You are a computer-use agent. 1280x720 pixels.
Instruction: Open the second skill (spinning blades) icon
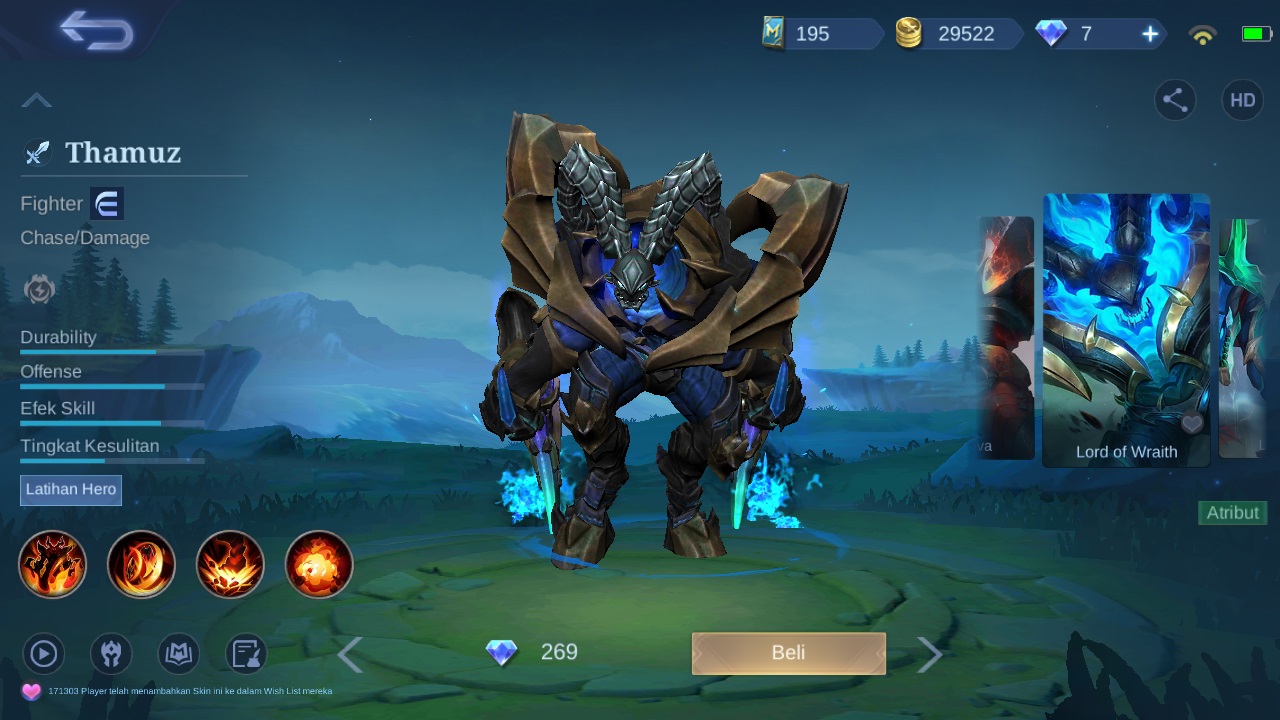141,564
